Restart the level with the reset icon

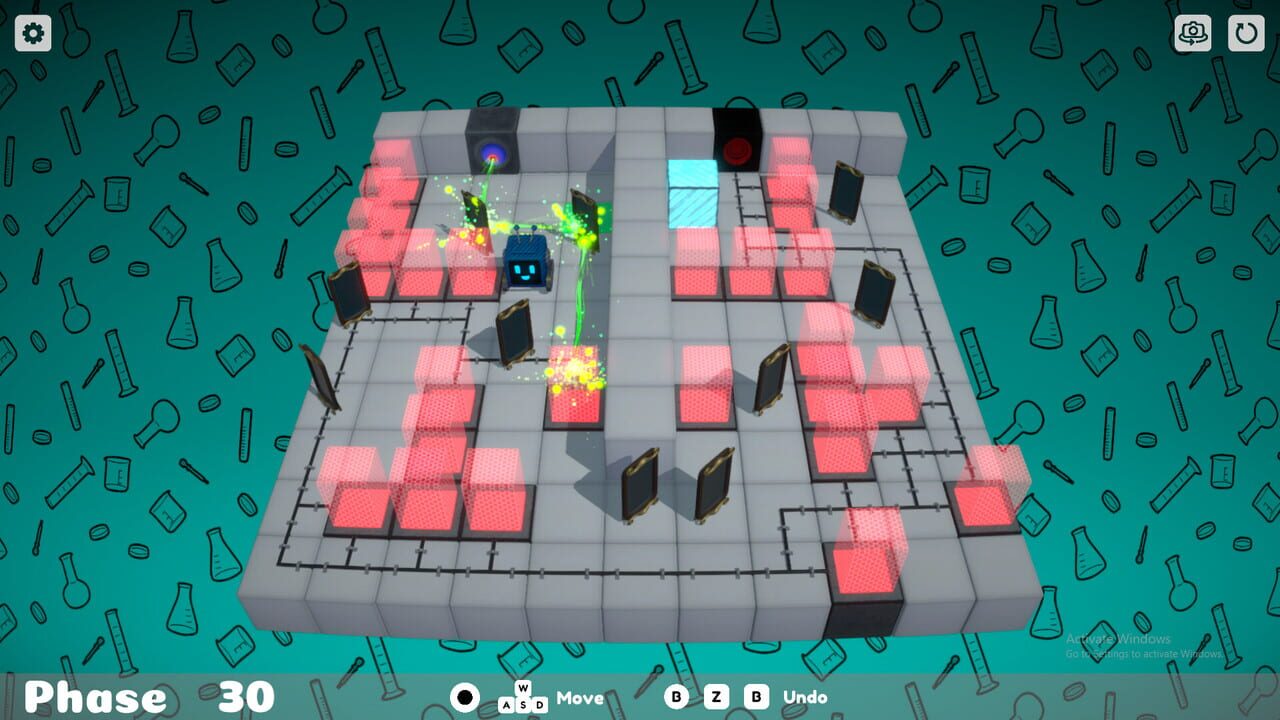(x=1248, y=33)
